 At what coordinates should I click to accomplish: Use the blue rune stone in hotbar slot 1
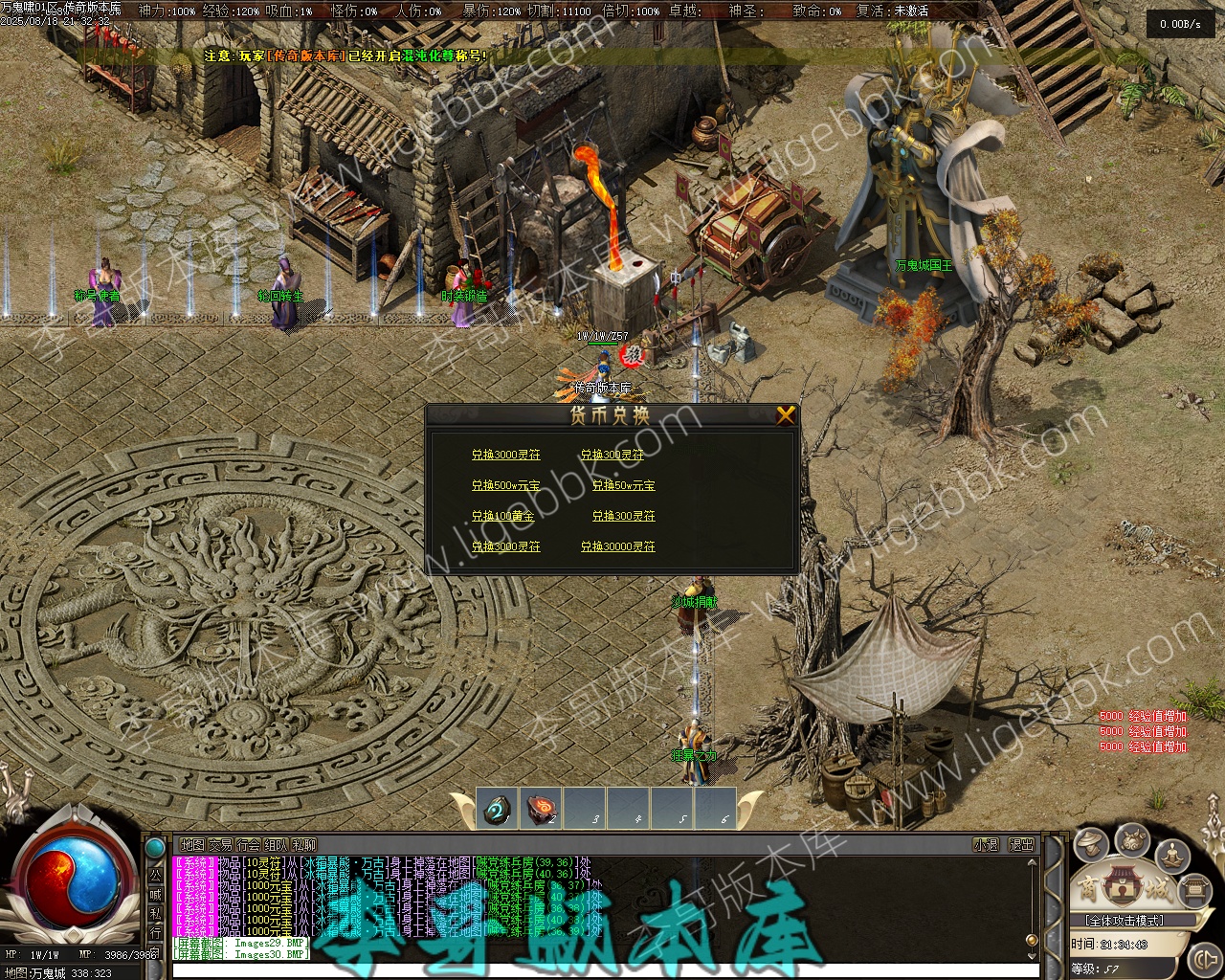497,810
